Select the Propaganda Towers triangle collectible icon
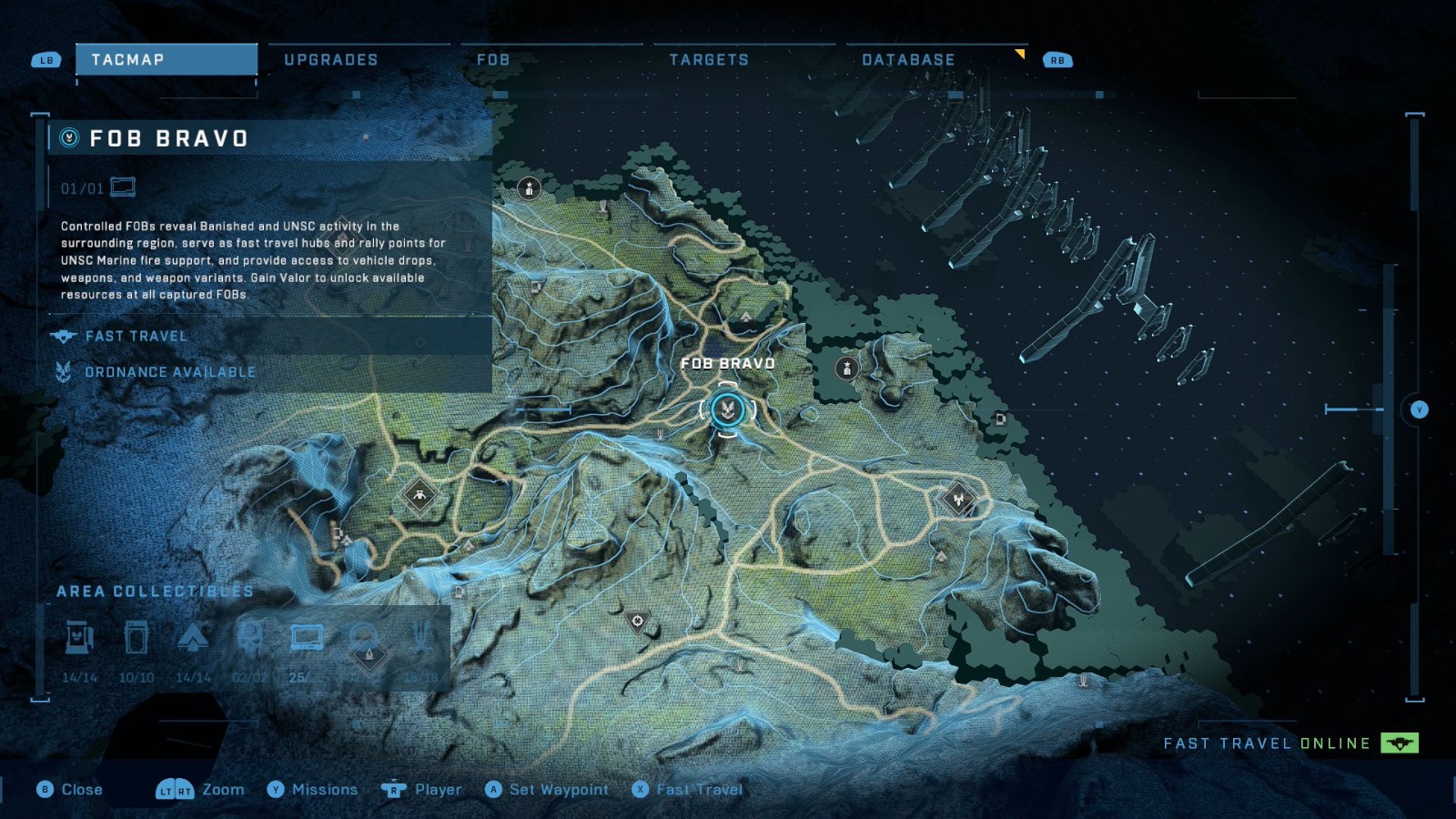 pyautogui.click(x=197, y=638)
